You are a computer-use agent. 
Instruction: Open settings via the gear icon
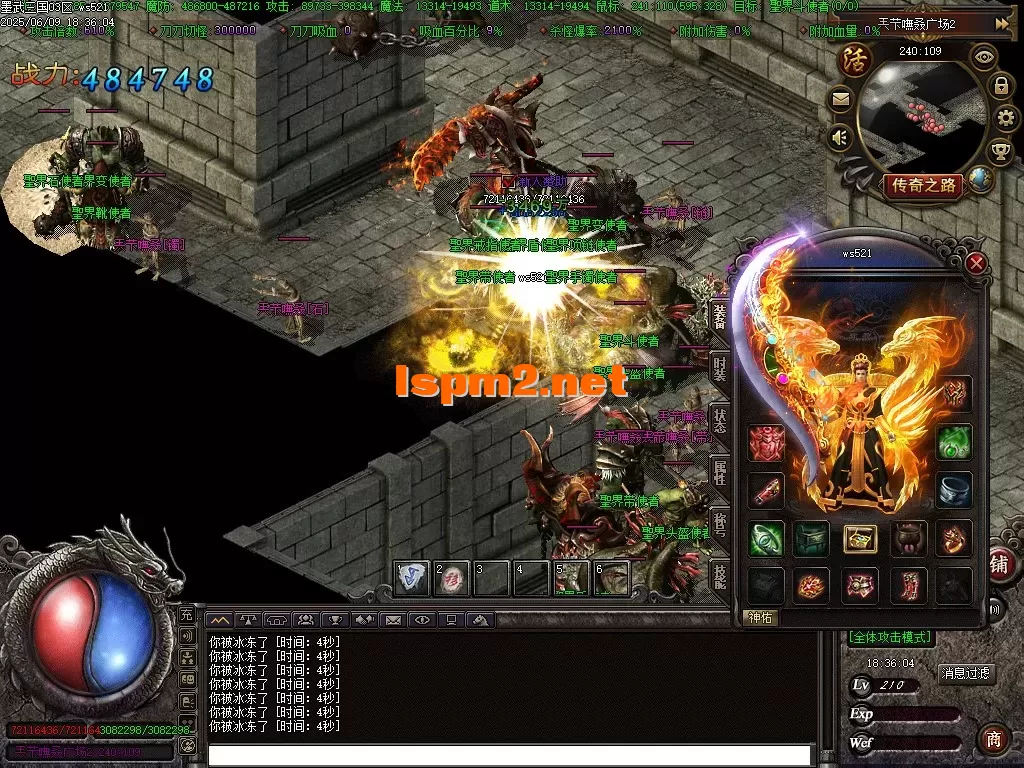(1003, 119)
